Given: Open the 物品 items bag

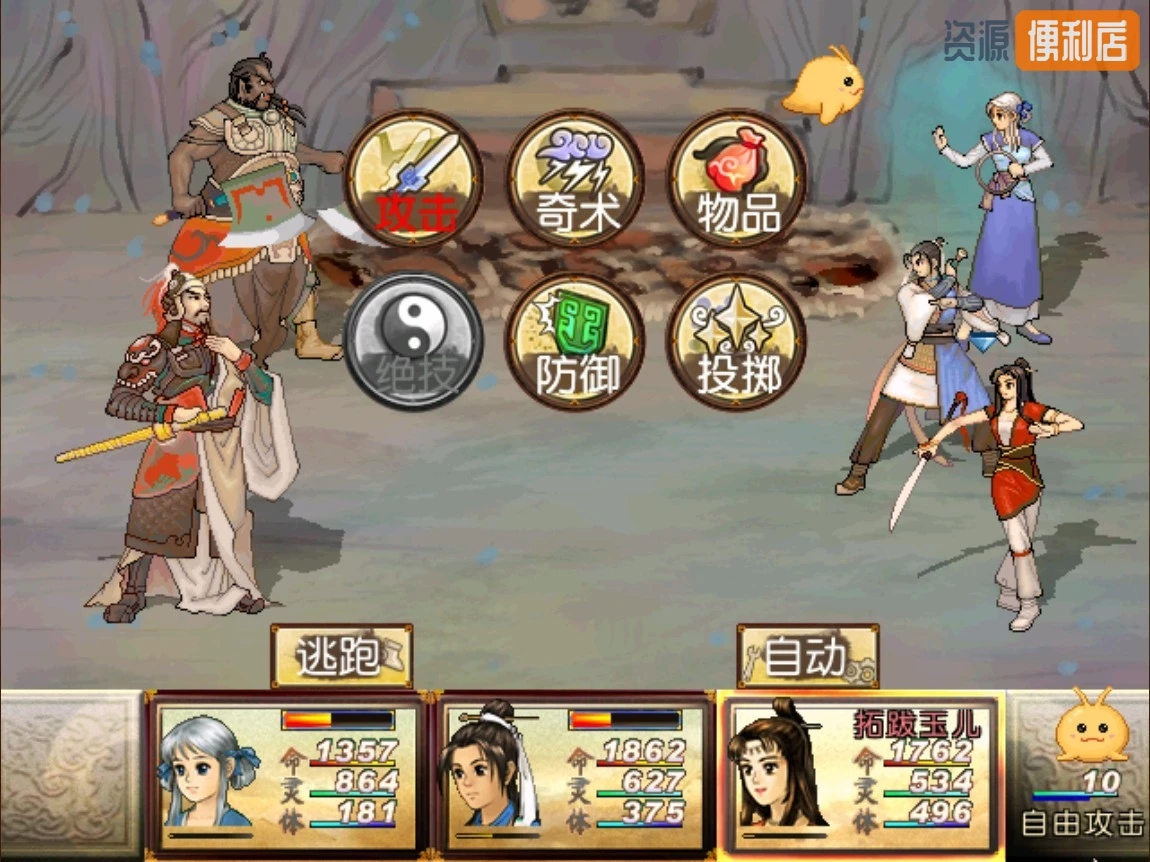Looking at the screenshot, I should [737, 179].
